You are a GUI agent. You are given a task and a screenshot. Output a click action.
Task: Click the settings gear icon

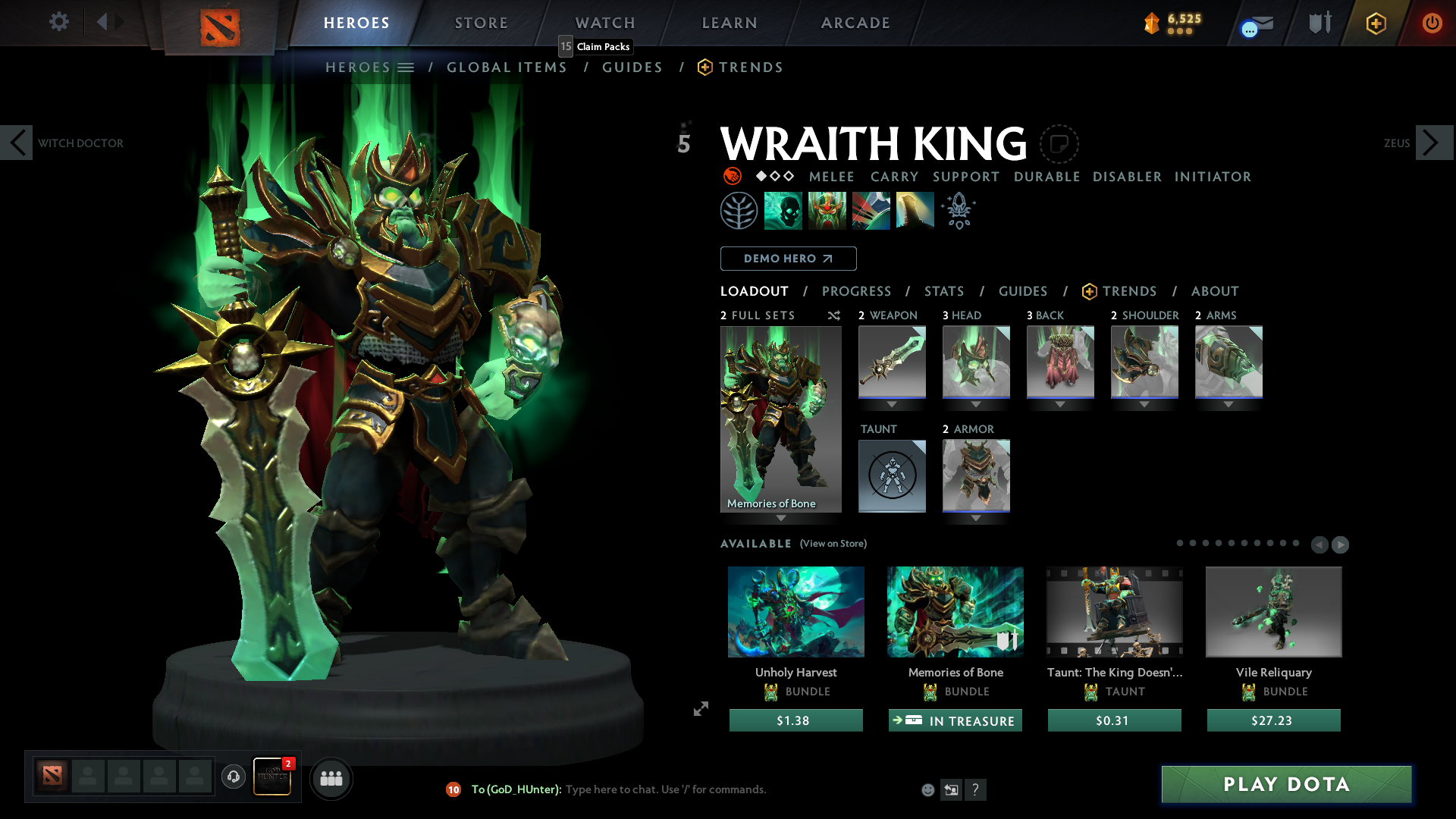click(x=58, y=22)
